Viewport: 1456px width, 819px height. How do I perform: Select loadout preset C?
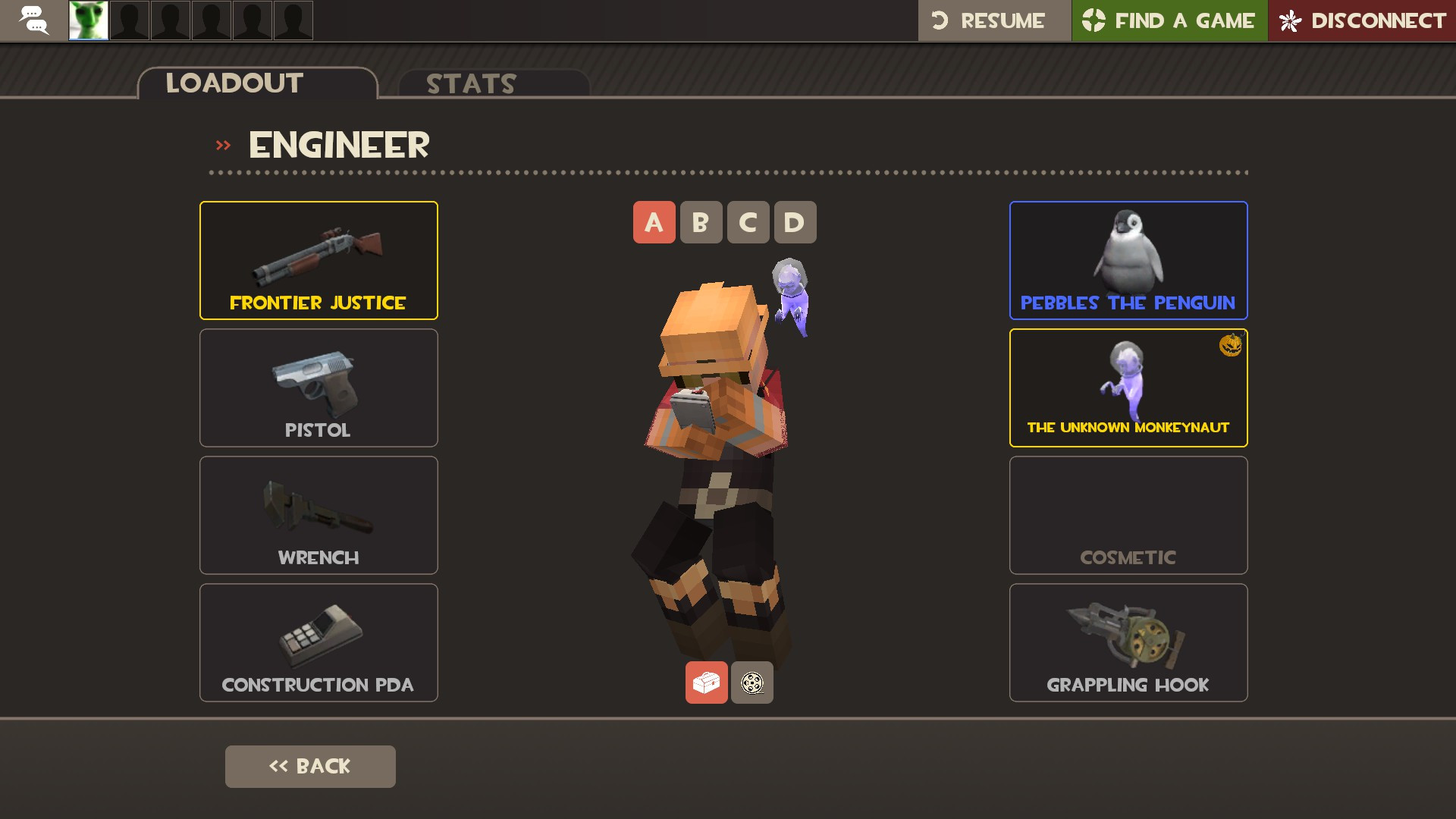748,222
